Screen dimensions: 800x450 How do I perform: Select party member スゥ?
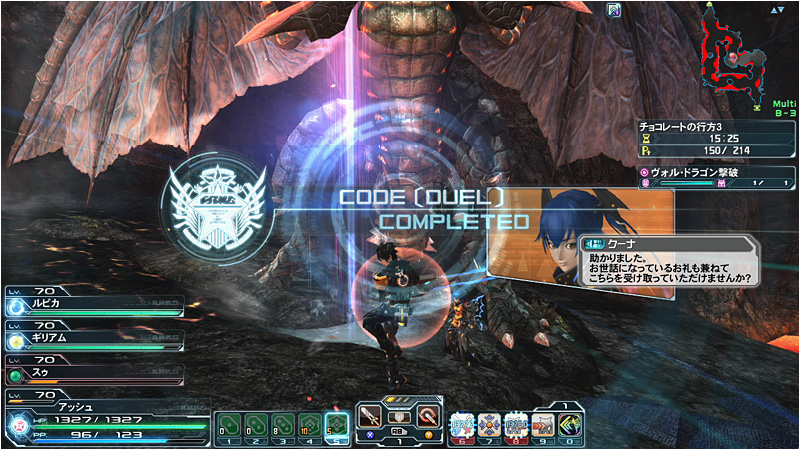point(92,372)
